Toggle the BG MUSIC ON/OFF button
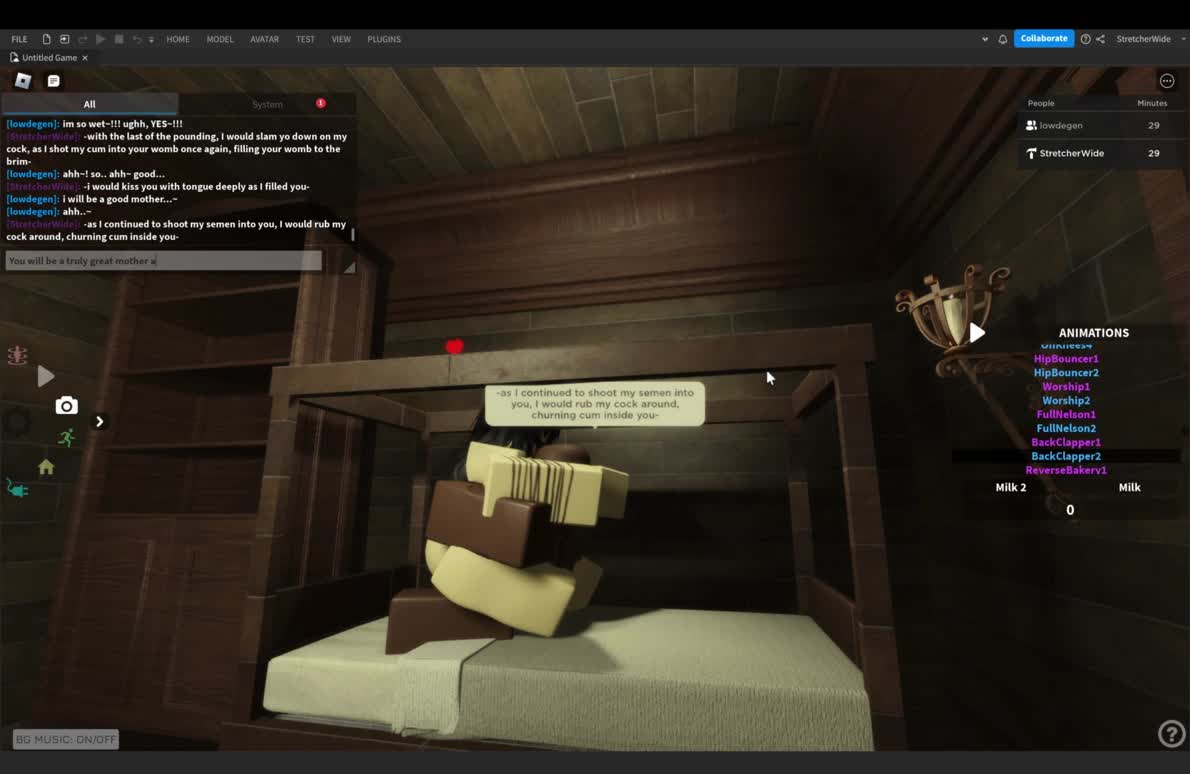The height and width of the screenshot is (774, 1190). (x=66, y=739)
